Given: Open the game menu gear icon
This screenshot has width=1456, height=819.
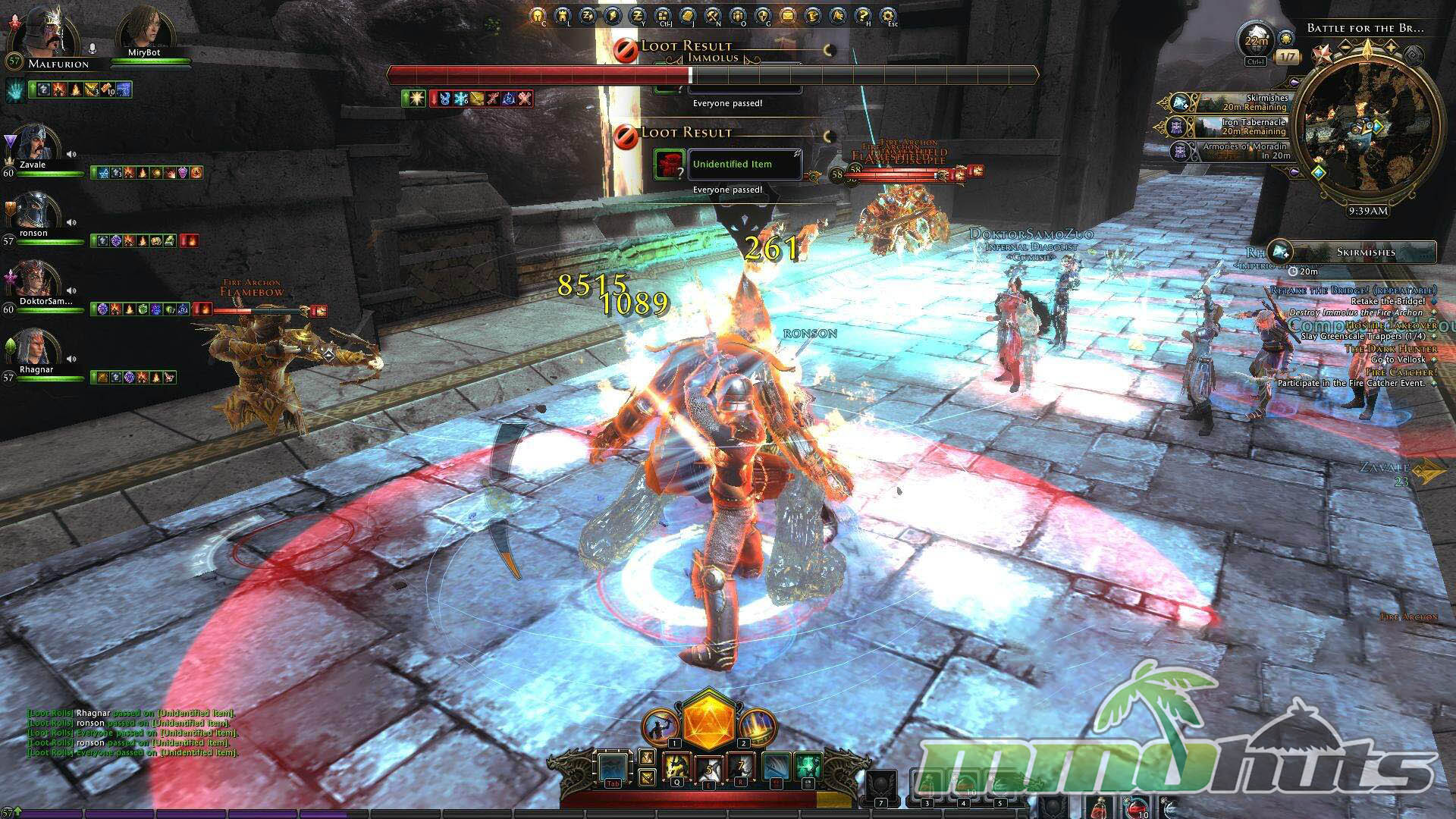Looking at the screenshot, I should point(888,15).
